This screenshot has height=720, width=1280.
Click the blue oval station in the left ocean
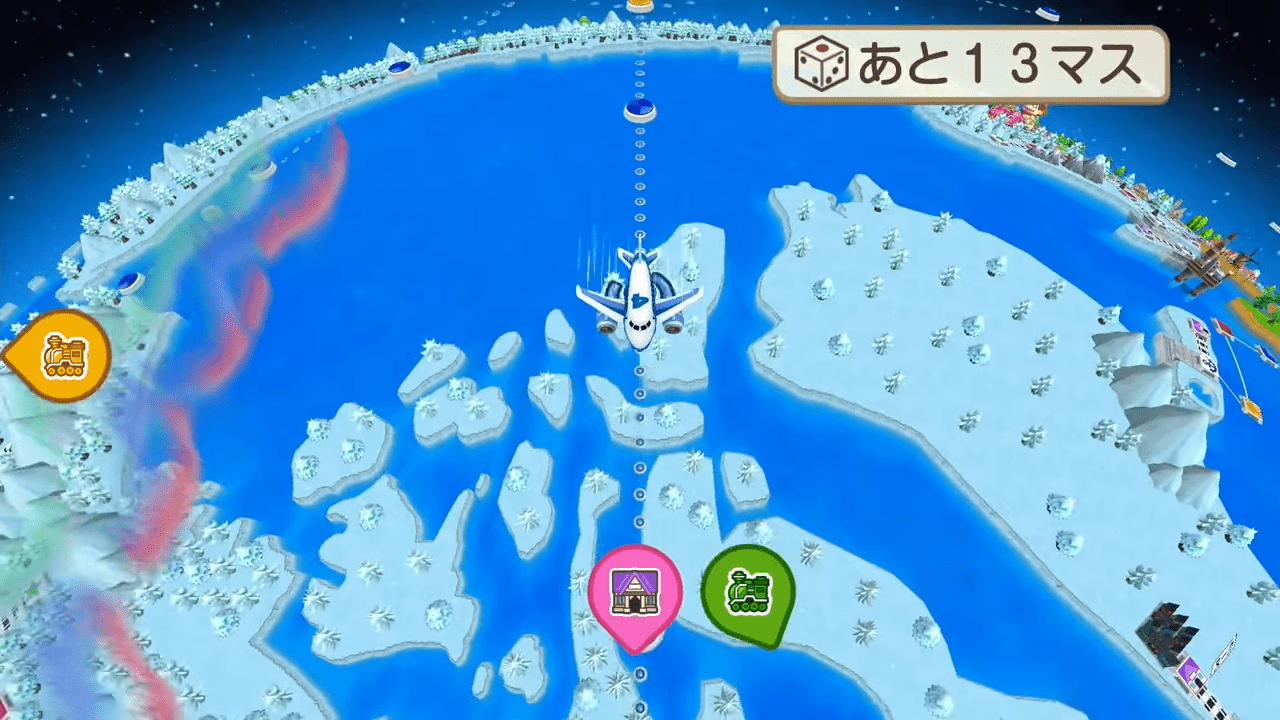tap(128, 281)
